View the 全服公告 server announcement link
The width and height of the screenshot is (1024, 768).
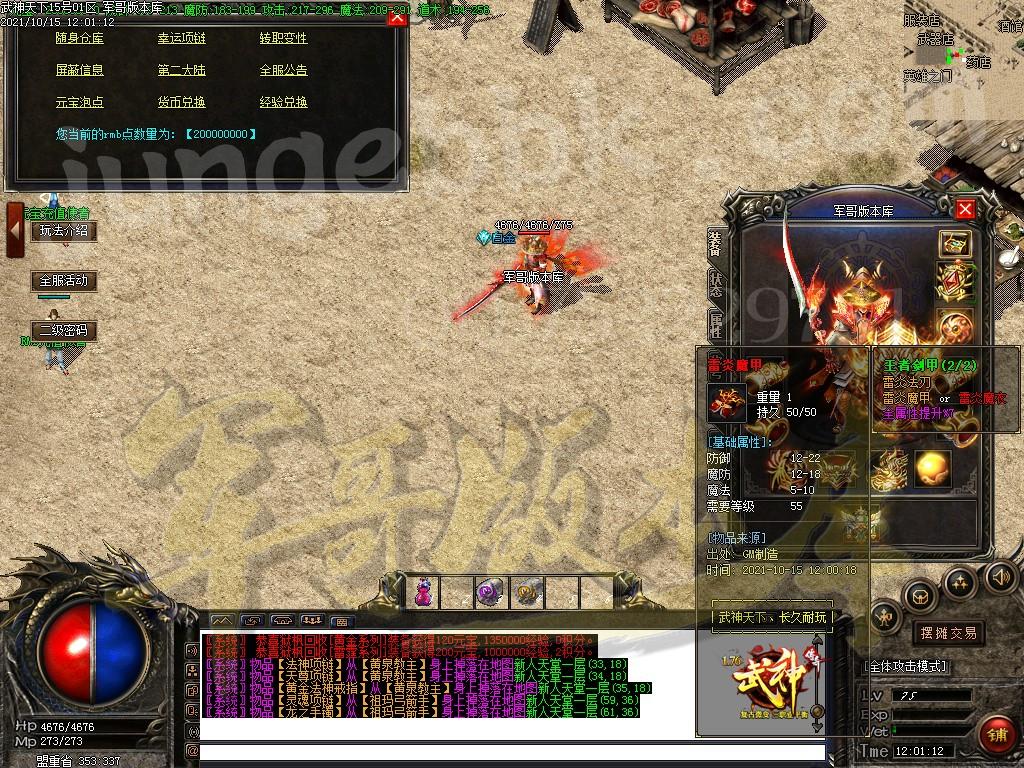(283, 70)
